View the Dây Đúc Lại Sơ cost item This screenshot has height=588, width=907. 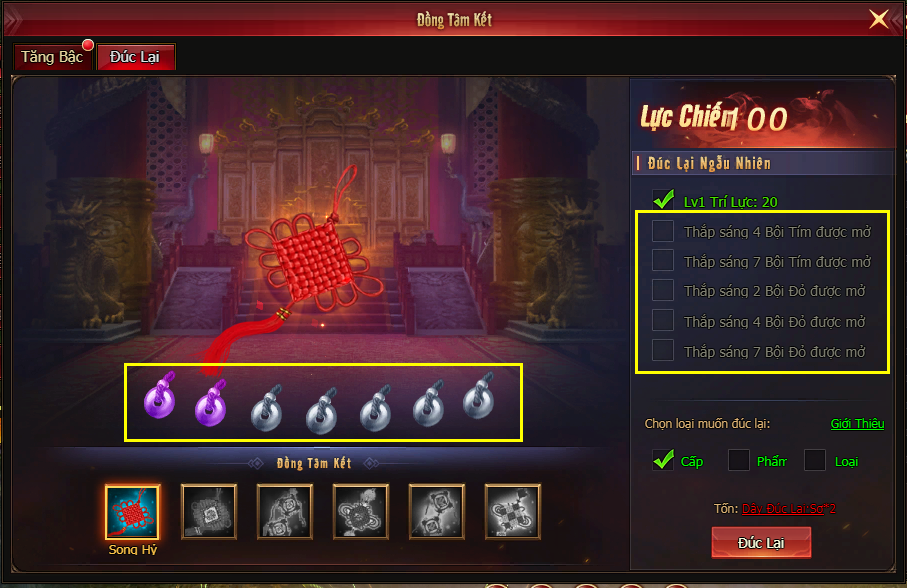coord(788,508)
